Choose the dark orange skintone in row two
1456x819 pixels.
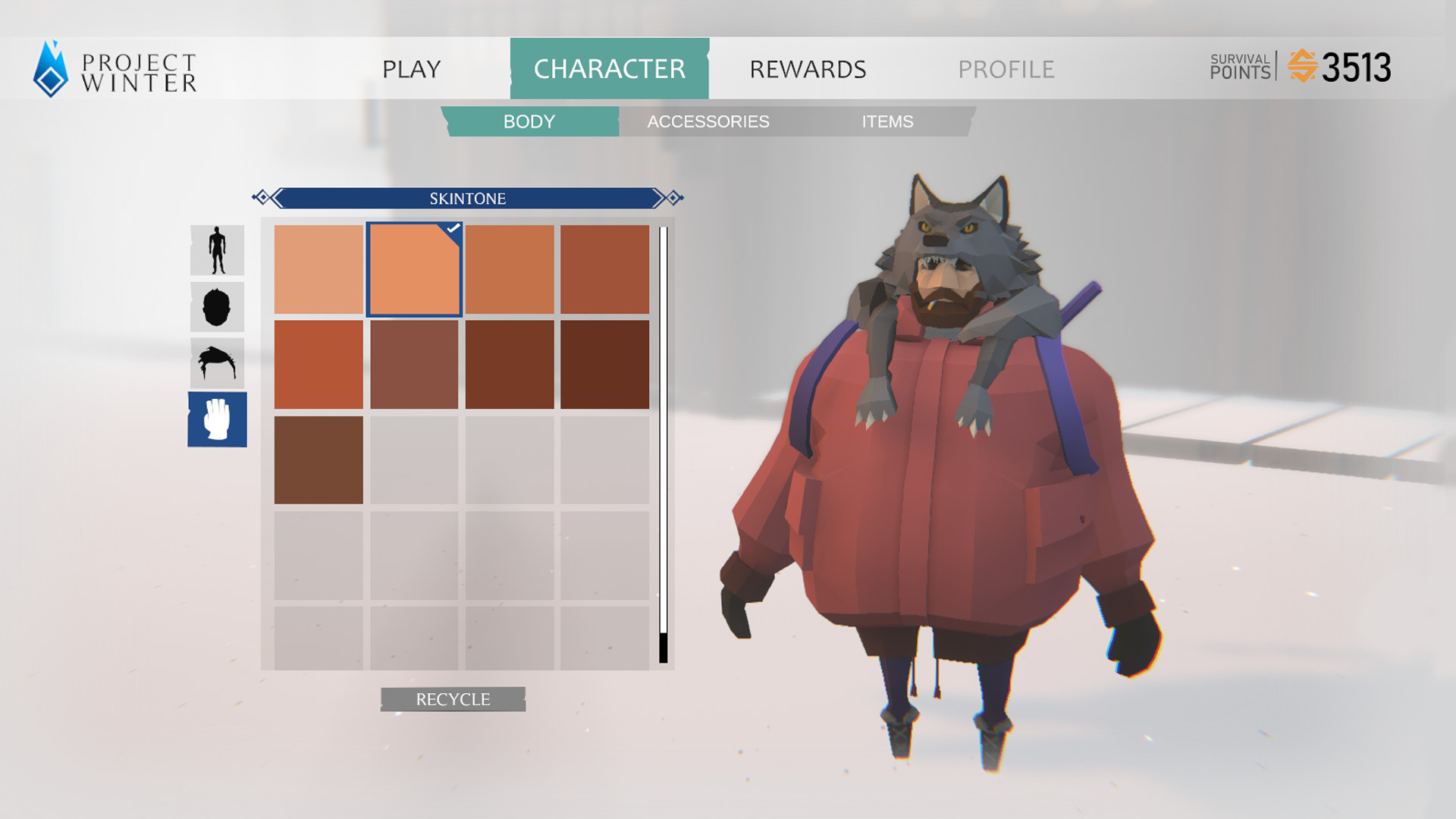tap(319, 362)
